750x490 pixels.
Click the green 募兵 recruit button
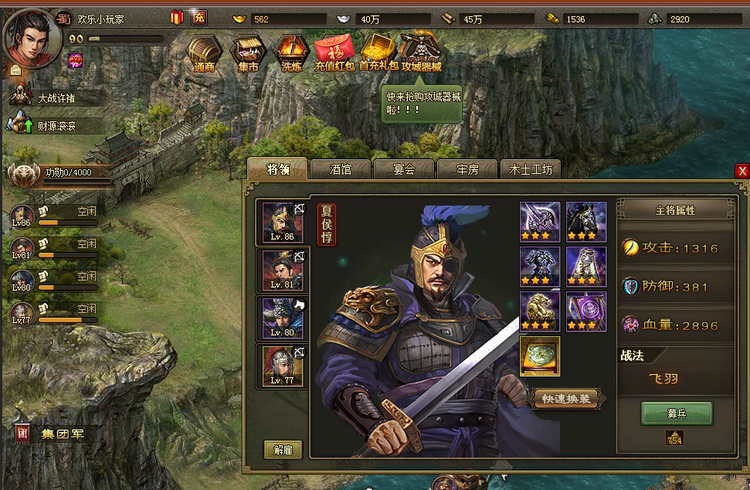point(677,413)
